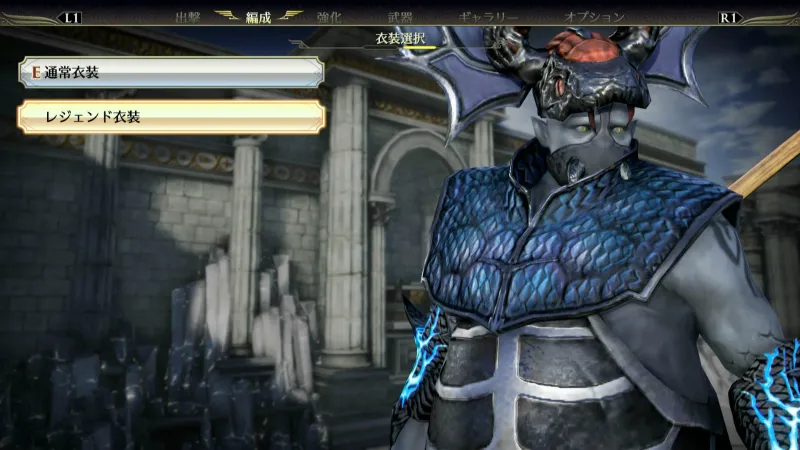Go to the 強化 tab
Viewport: 800px width, 450px height.
pos(330,17)
